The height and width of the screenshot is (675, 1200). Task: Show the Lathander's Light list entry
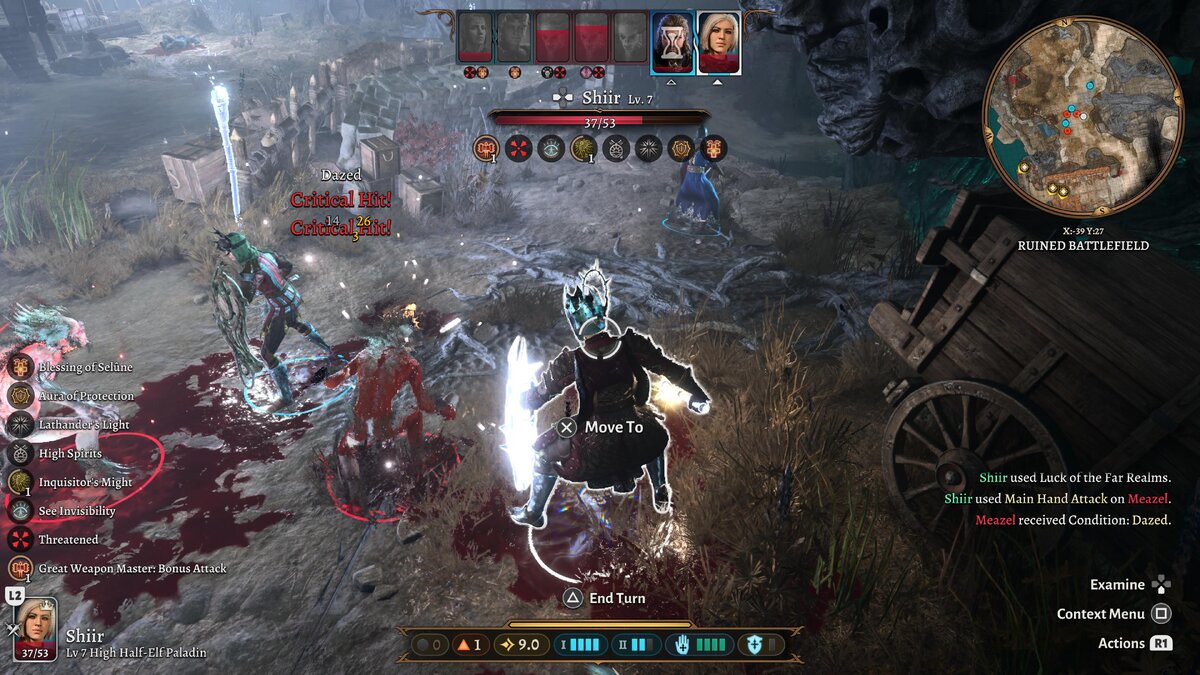[x=85, y=425]
